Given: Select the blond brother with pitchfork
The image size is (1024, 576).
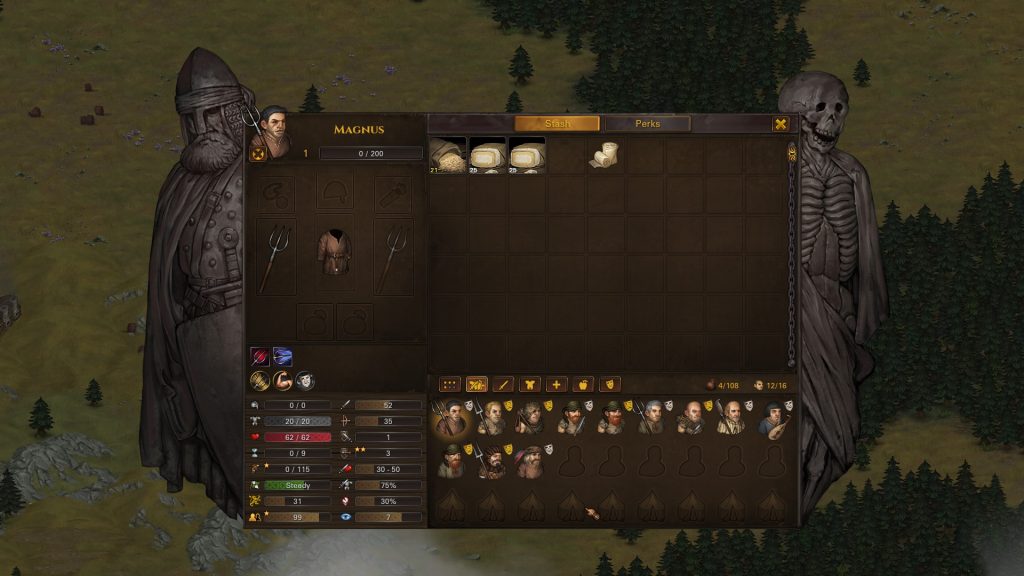Looking at the screenshot, I should (490, 419).
